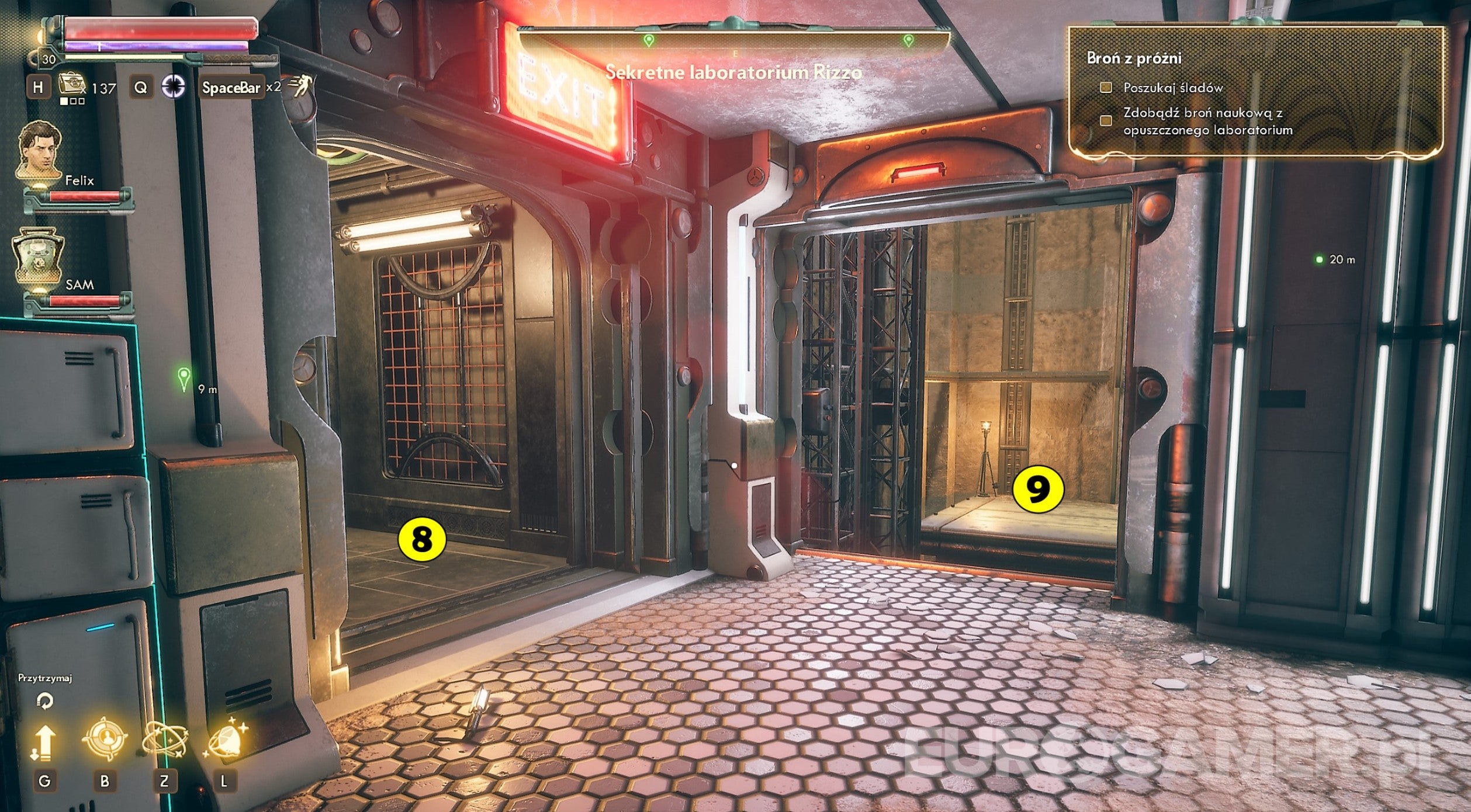Activate the companion attack target crosshair icon

coord(105,740)
